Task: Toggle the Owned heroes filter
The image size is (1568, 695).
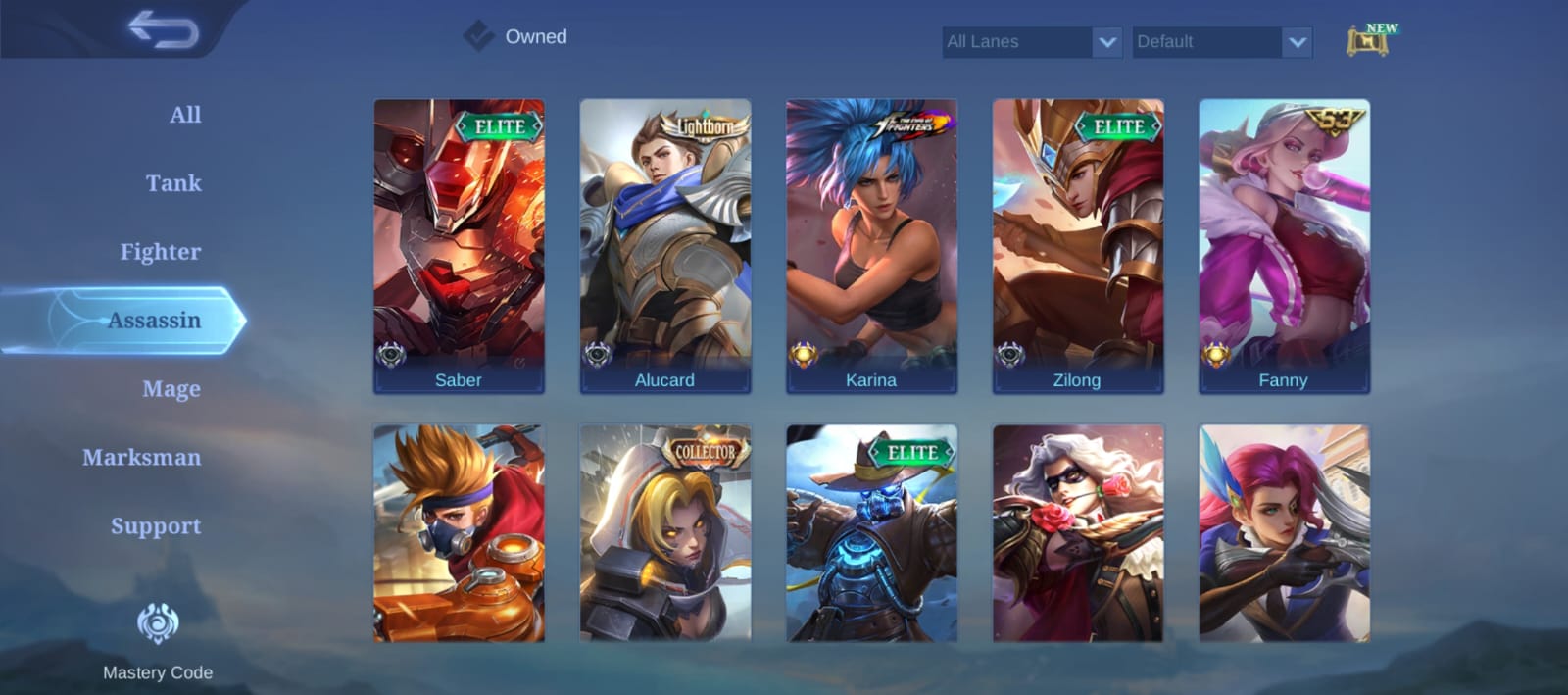Action: coord(478,36)
